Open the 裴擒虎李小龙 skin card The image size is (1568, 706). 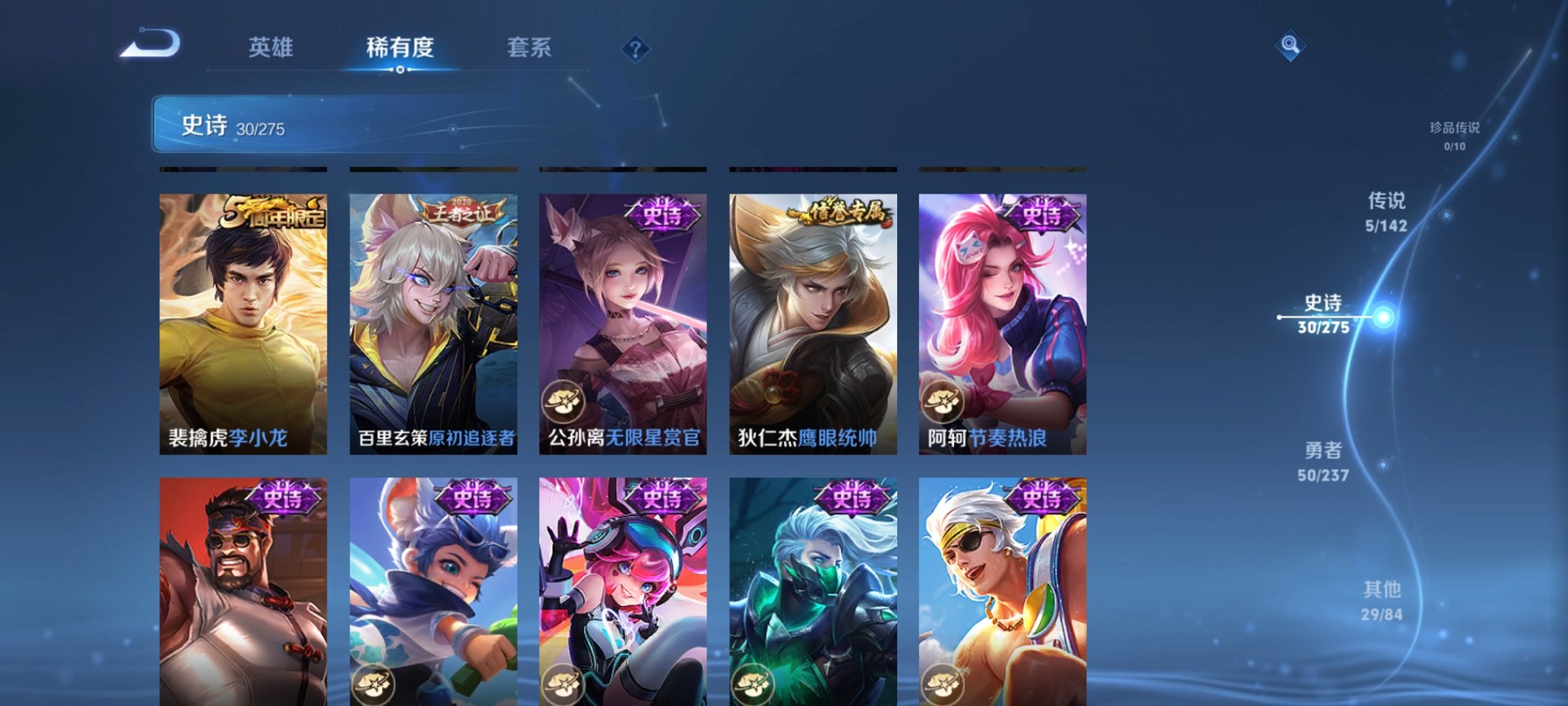click(242, 323)
